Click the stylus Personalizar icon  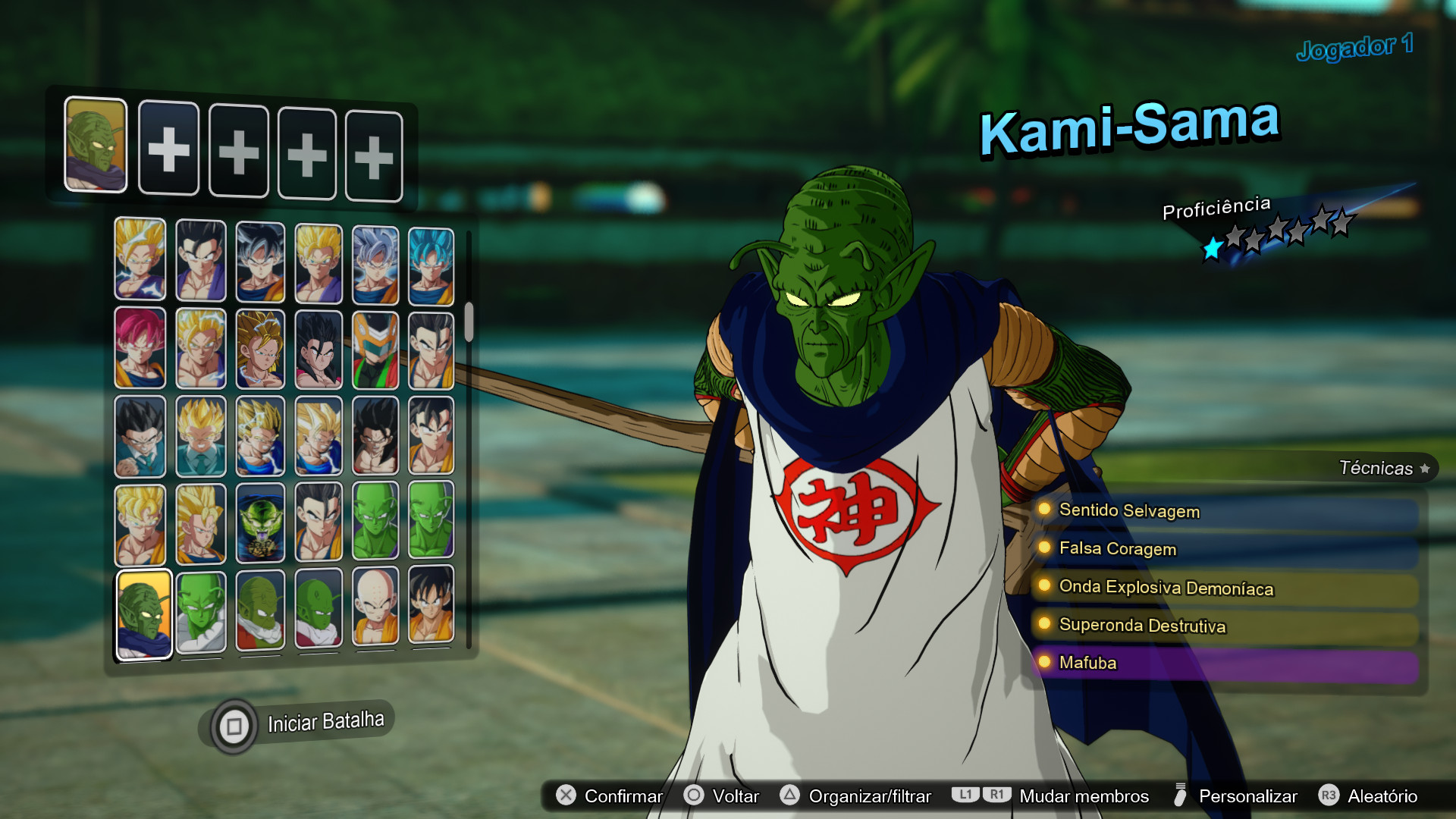(1181, 795)
